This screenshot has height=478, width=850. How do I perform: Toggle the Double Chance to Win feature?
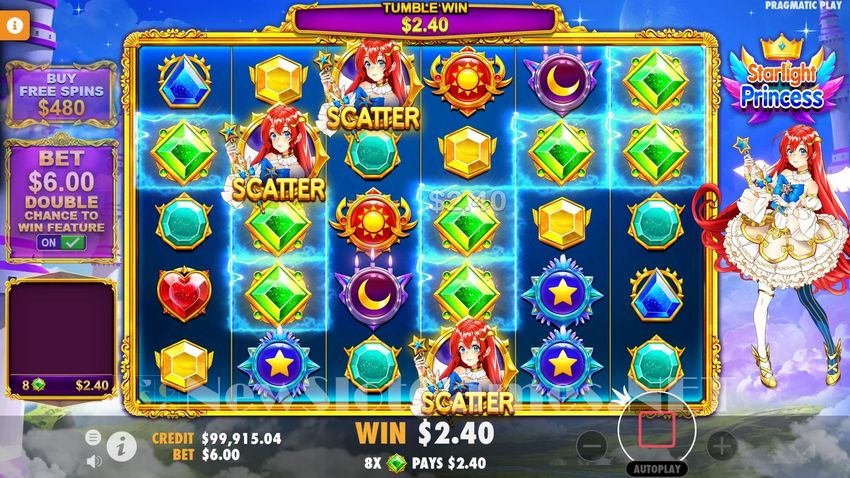[x=62, y=243]
